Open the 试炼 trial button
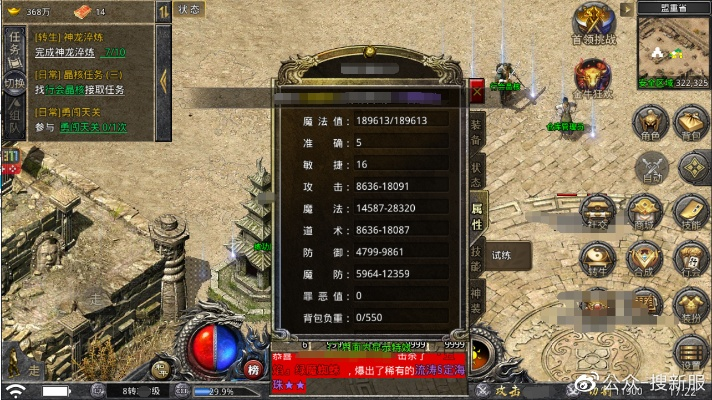The image size is (712, 400). 503,255
